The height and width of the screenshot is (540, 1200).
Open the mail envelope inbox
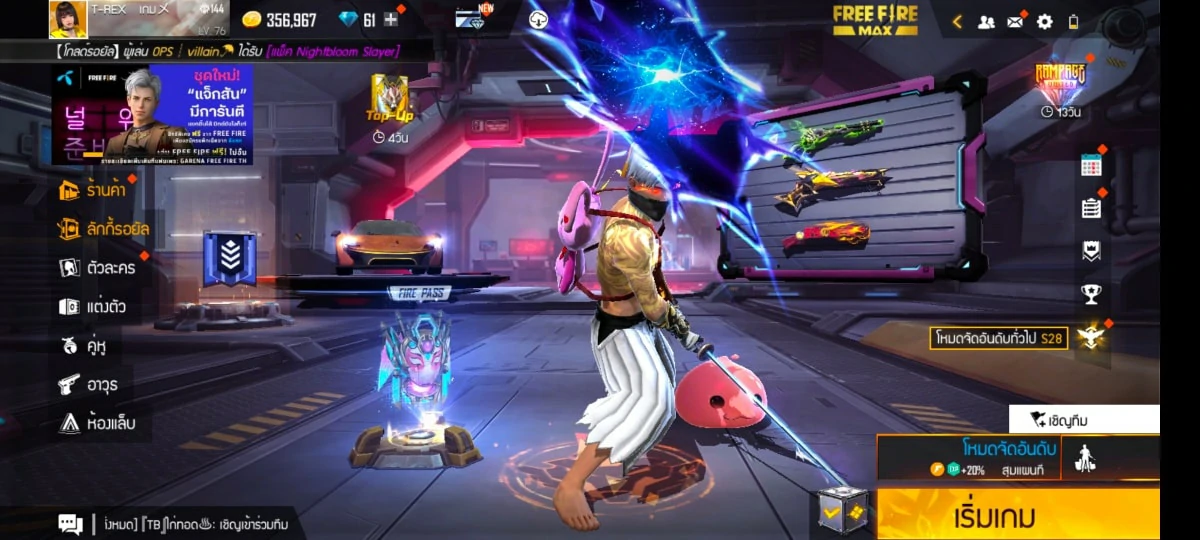(x=1015, y=21)
